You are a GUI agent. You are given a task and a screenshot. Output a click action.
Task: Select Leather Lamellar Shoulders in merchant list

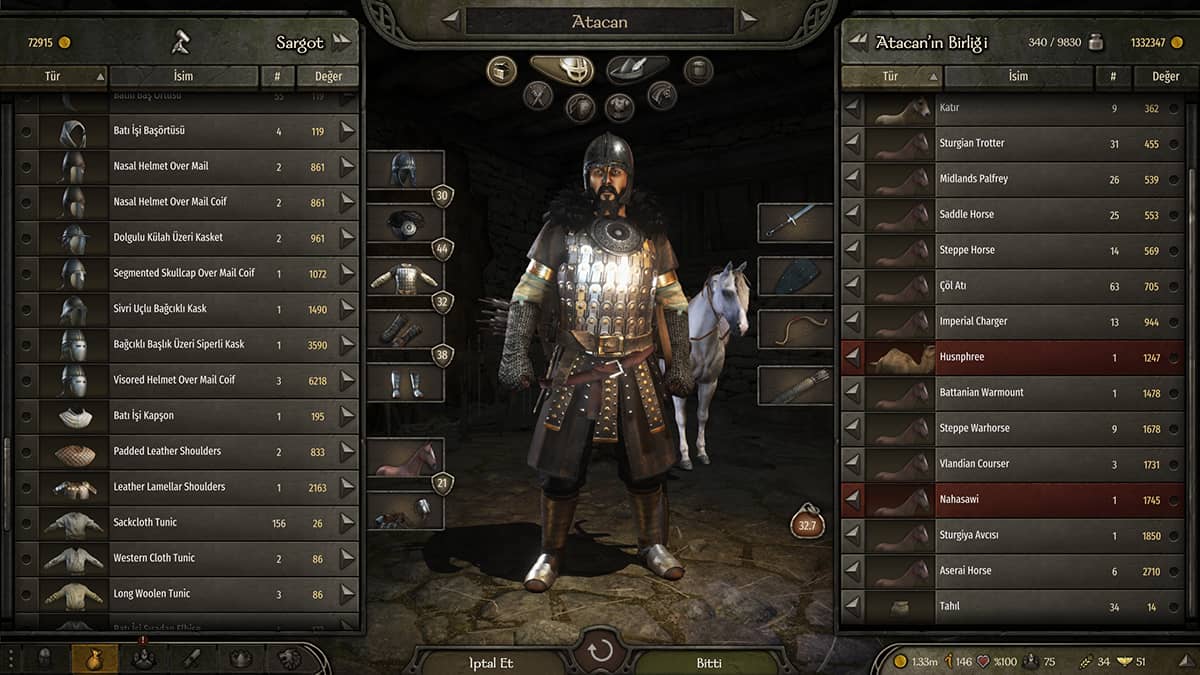click(185, 487)
